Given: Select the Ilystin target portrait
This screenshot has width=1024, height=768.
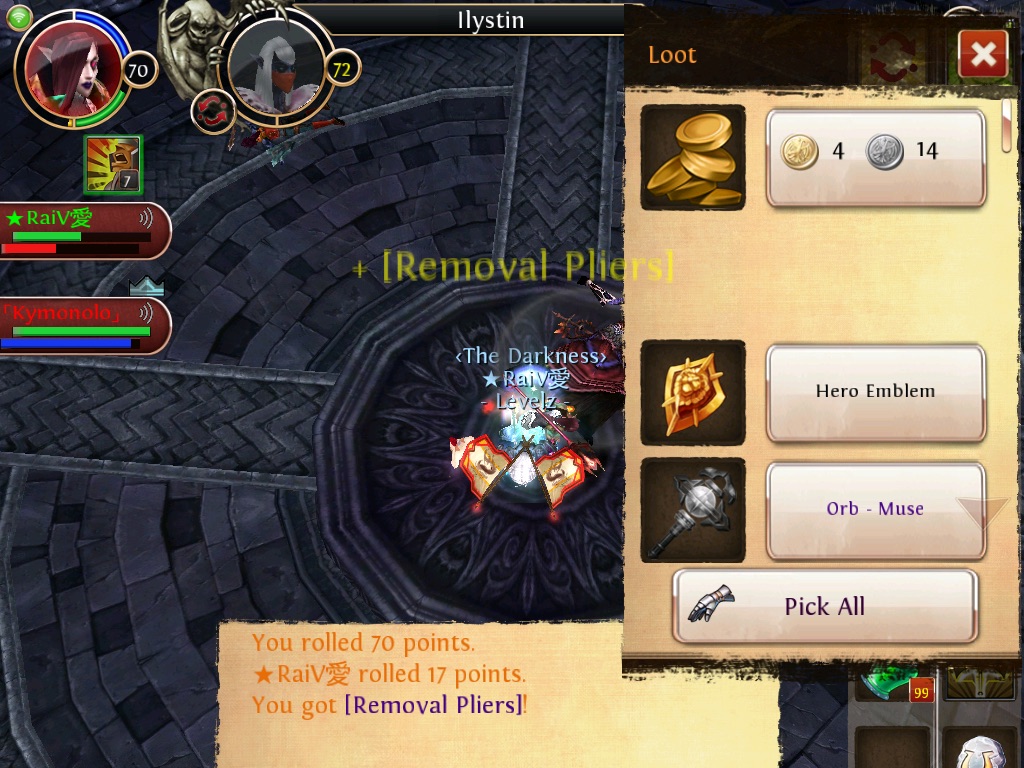Looking at the screenshot, I should [275, 68].
